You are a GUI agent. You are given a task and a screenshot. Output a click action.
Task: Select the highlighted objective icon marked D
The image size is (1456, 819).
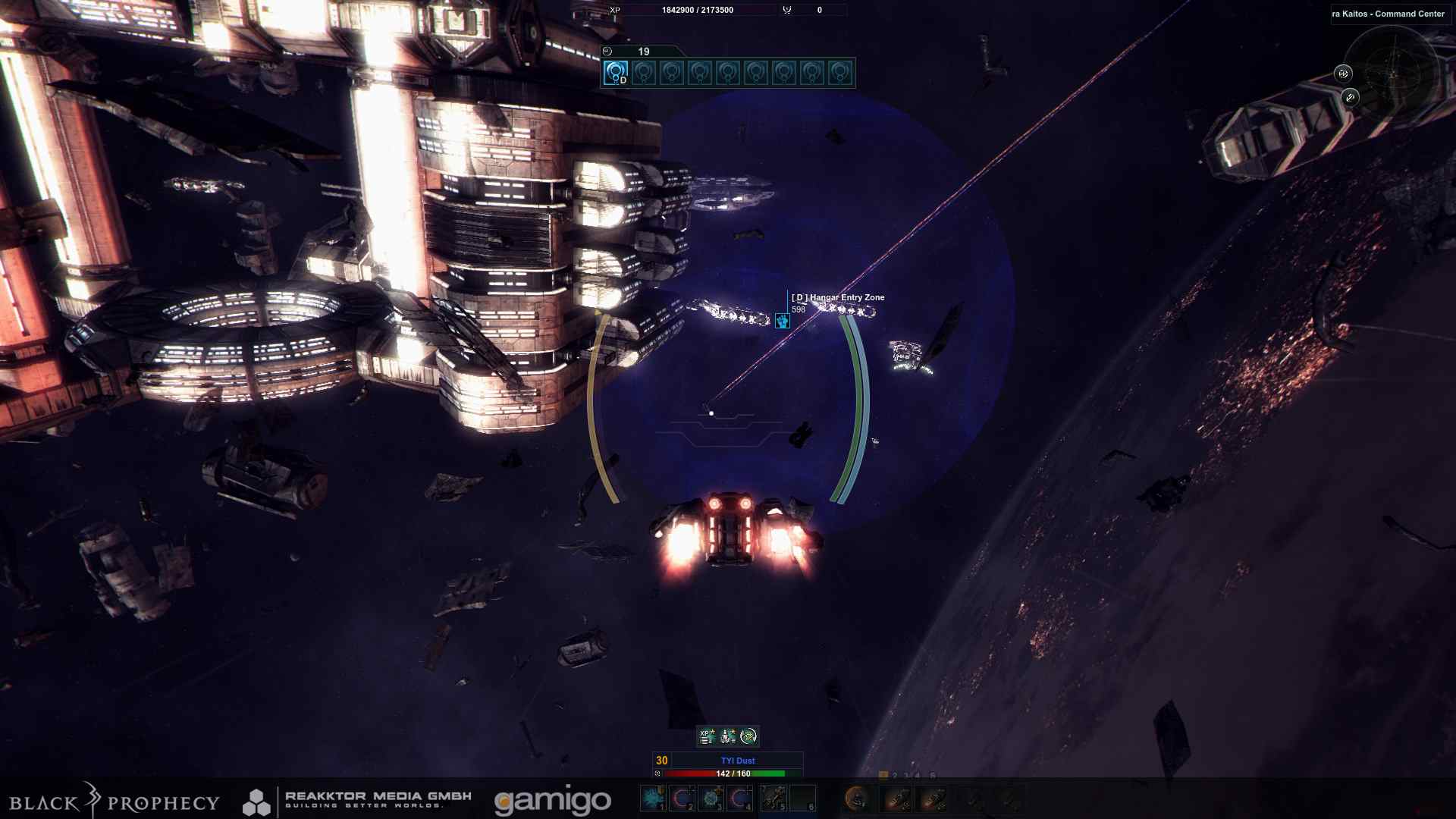coord(616,73)
